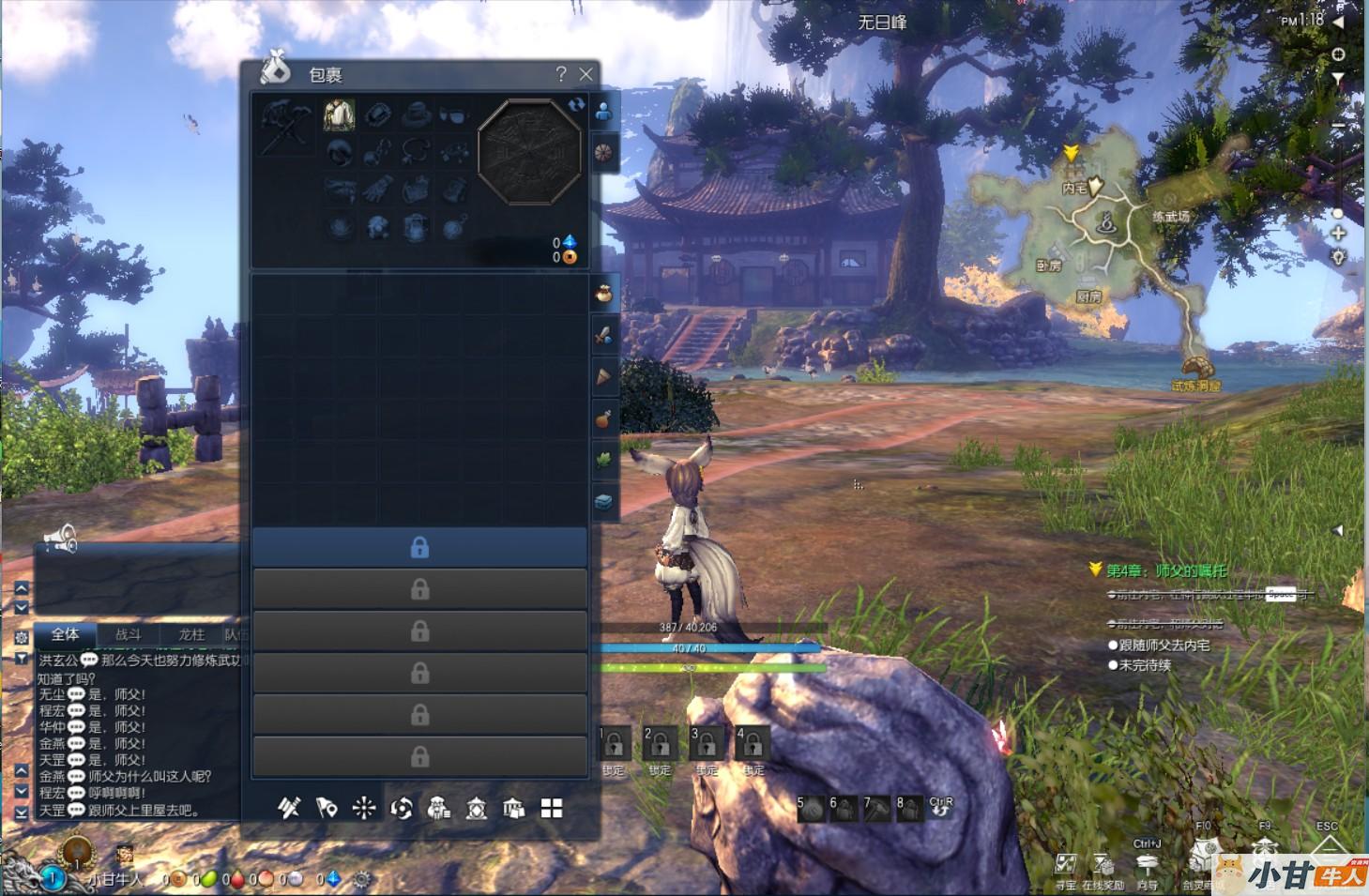
Task: Select the 第4章 quest tracker title
Action: click(1165, 570)
